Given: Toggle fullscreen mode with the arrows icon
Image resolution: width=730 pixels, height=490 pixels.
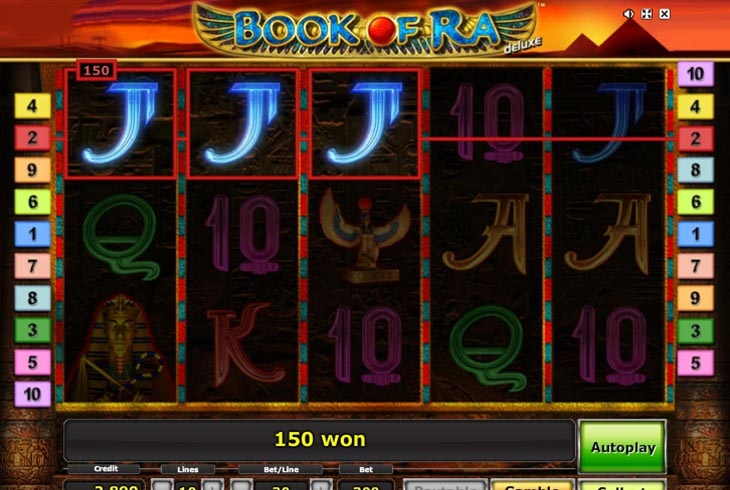Looking at the screenshot, I should [x=646, y=14].
